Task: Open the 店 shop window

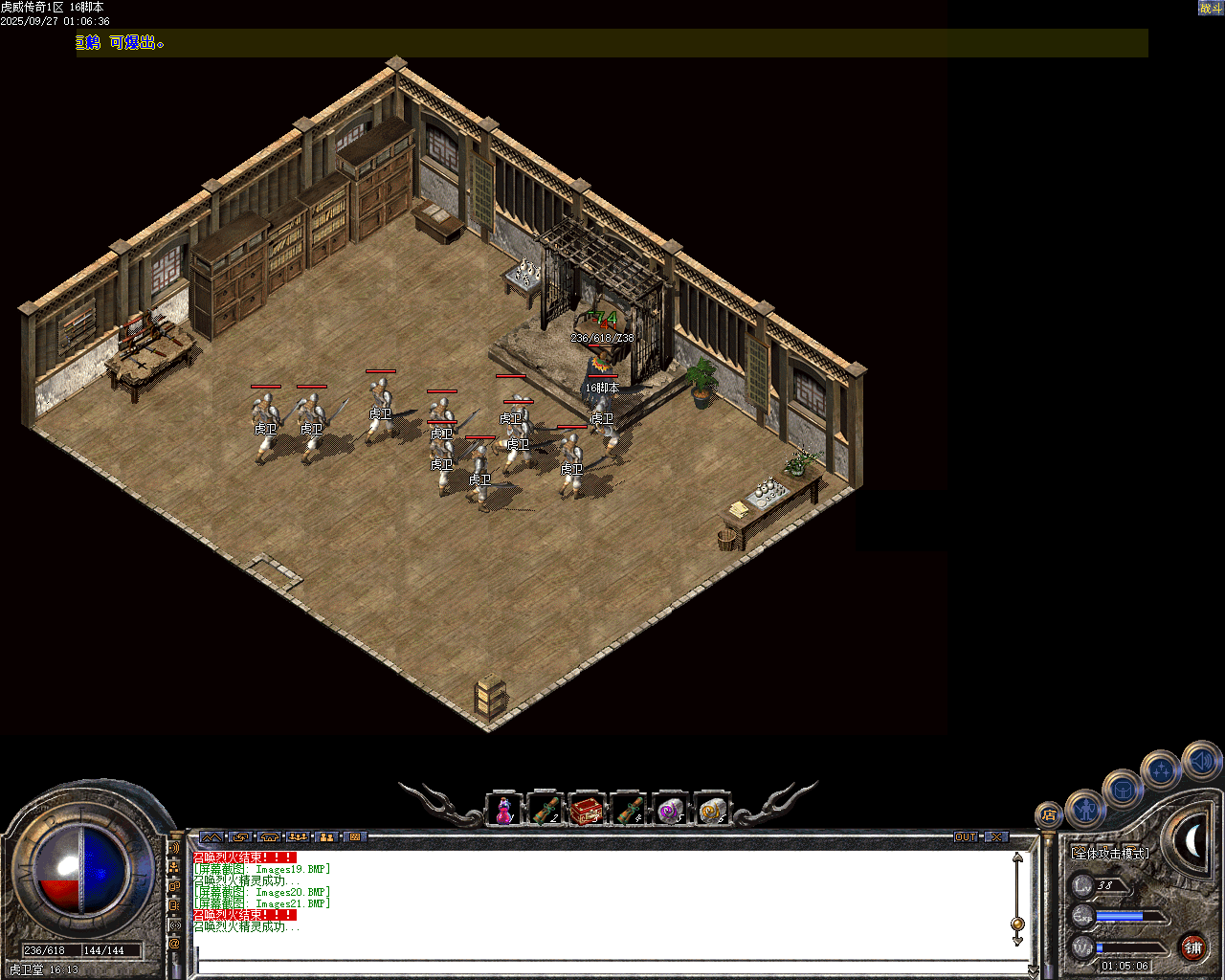Action: (x=1049, y=814)
